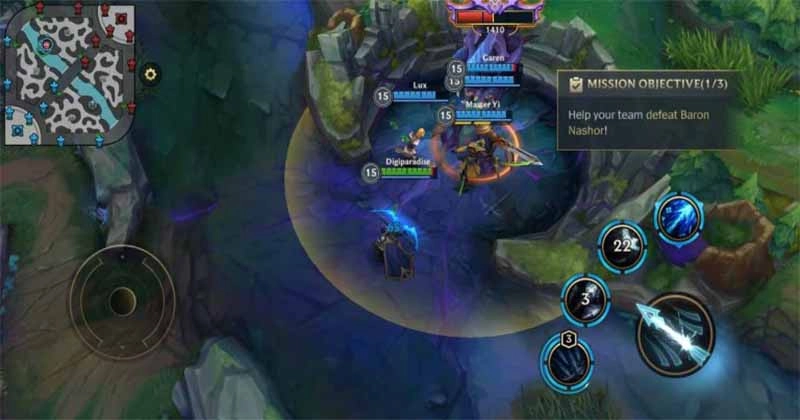
Task: Activate the glowing blue orb ability
Action: coord(680,218)
